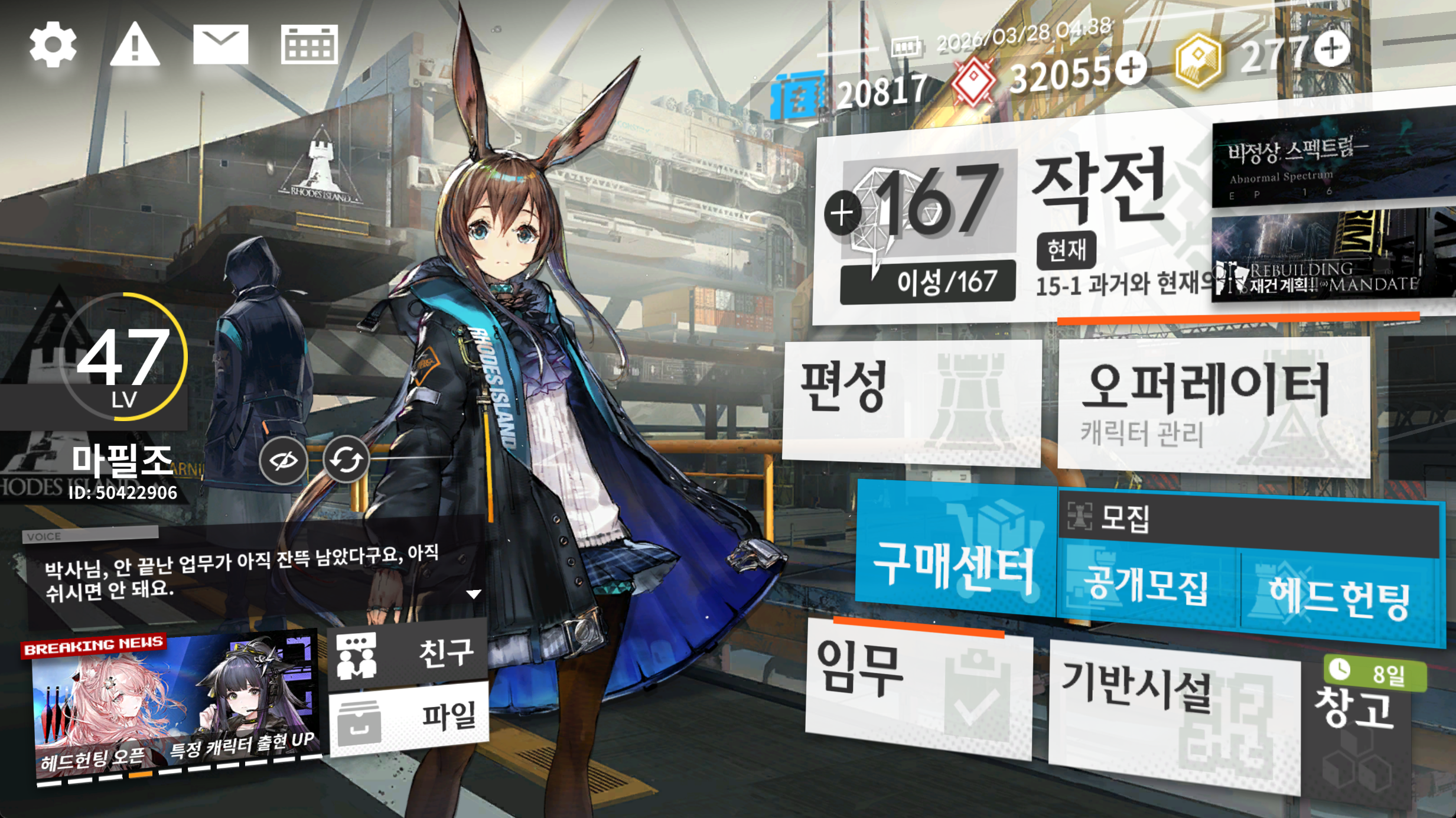Screen dimensions: 1456x818
Task: Add Originite Prime with the plus button
Action: click(x=1332, y=48)
